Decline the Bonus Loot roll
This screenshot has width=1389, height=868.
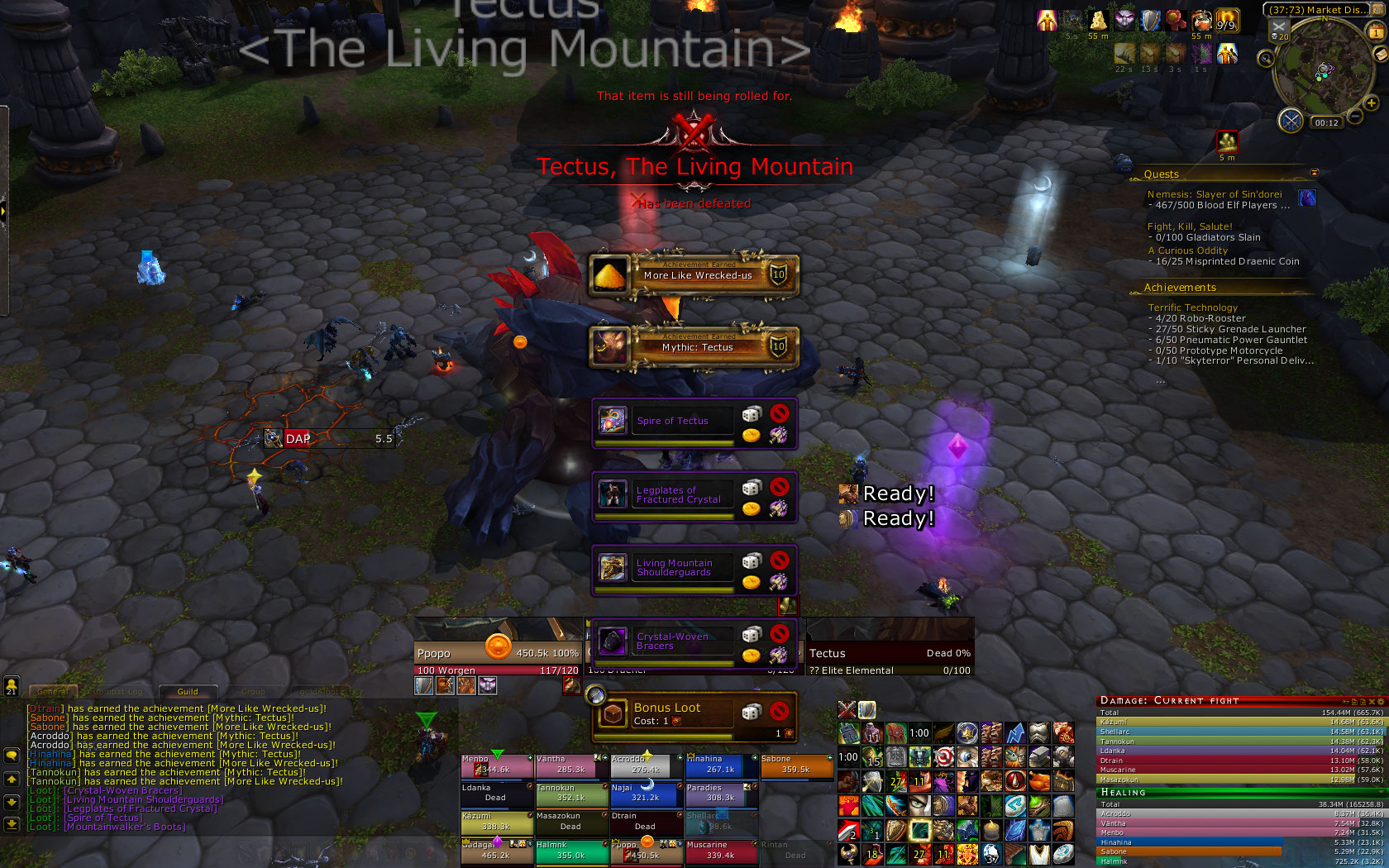pyautogui.click(x=779, y=711)
